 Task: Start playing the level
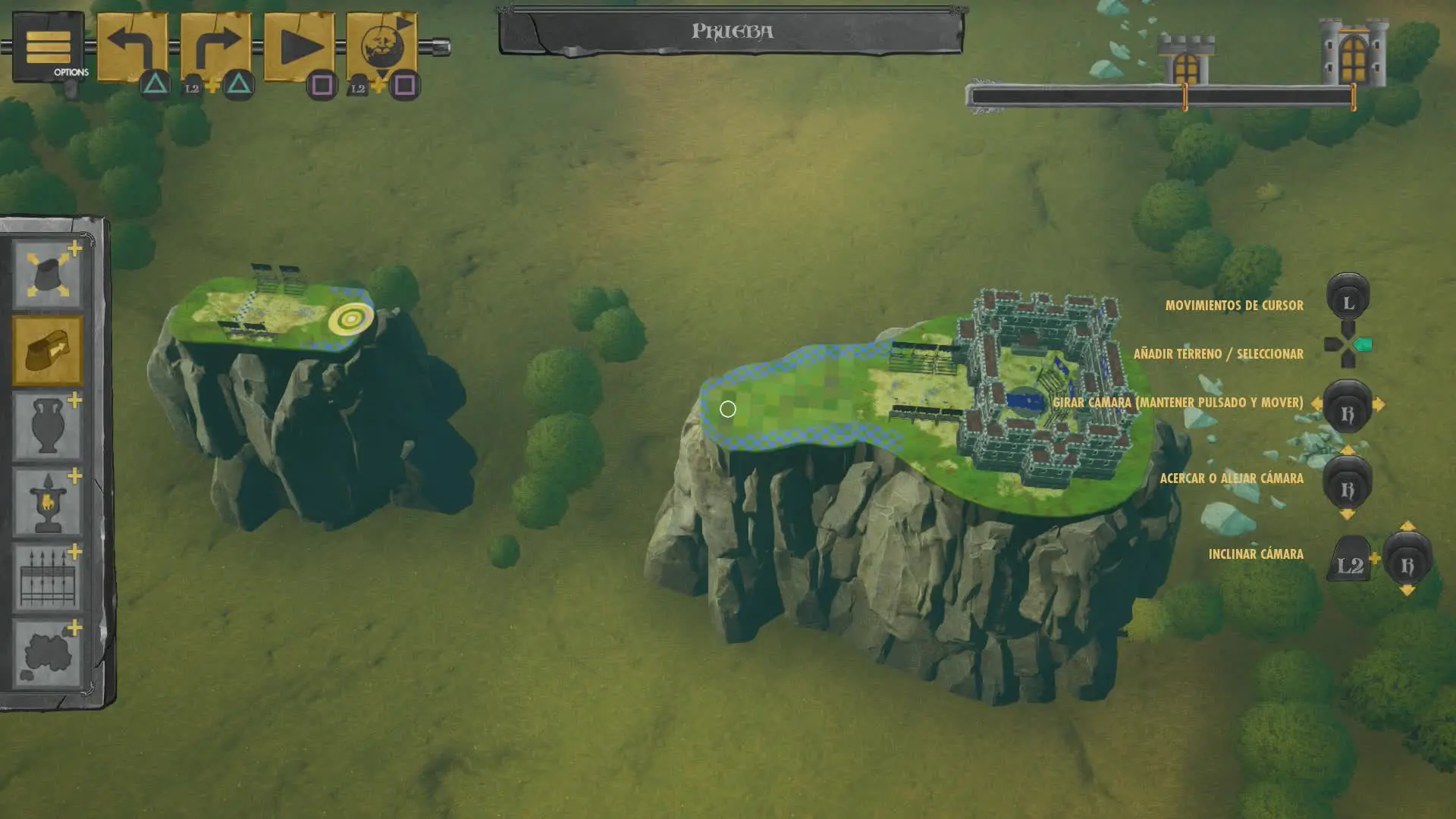click(x=299, y=46)
